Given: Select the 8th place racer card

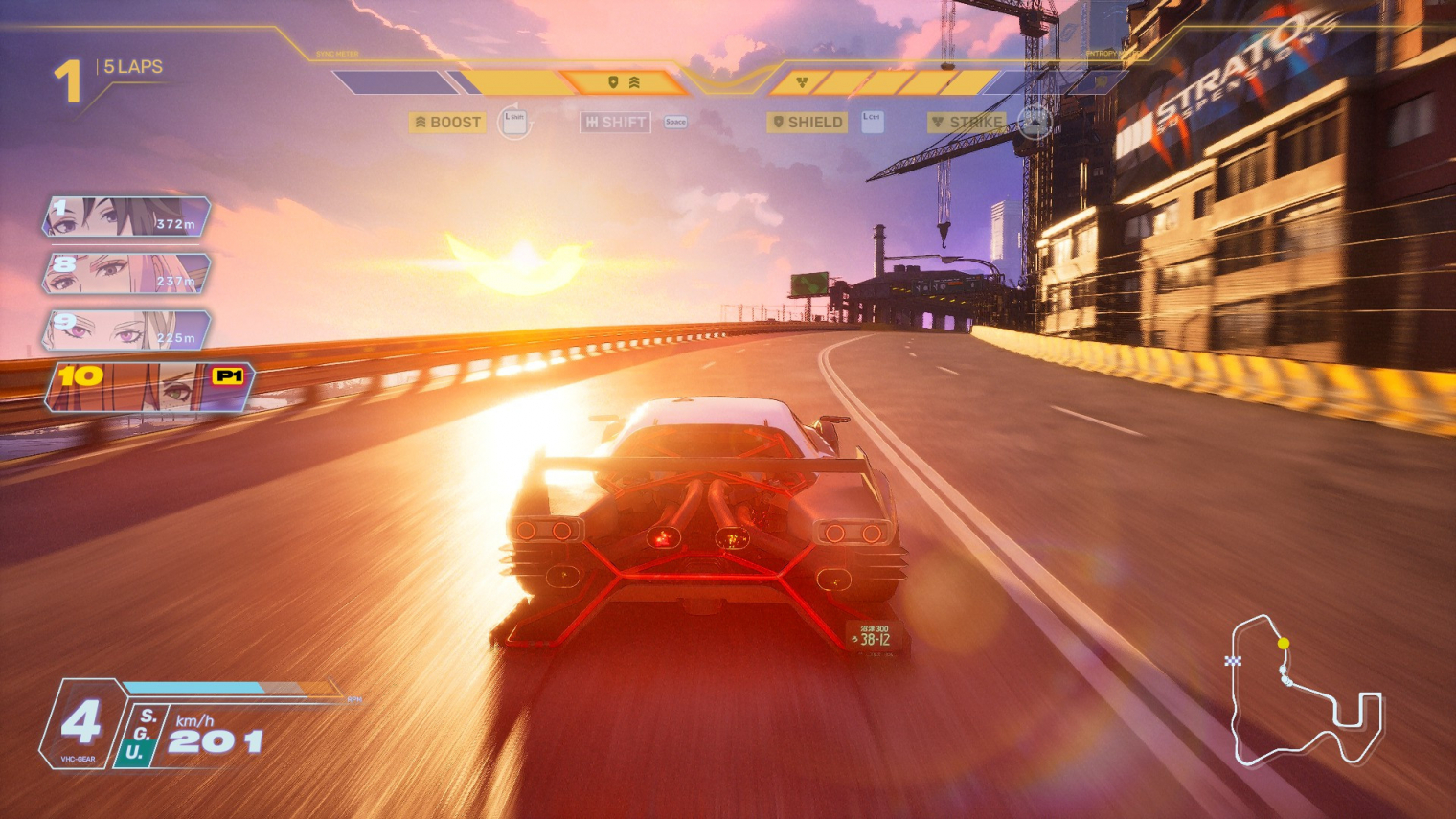Looking at the screenshot, I should 125,274.
